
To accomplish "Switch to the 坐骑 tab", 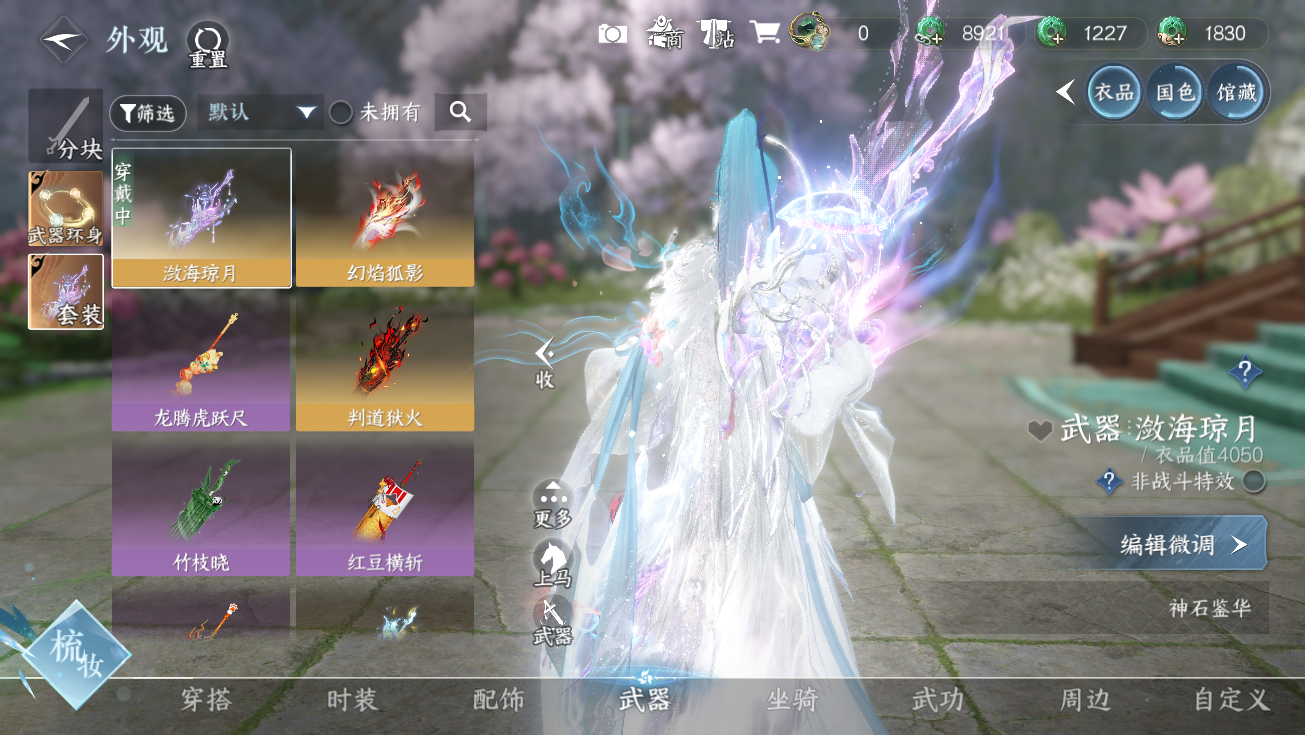I will coord(792,700).
